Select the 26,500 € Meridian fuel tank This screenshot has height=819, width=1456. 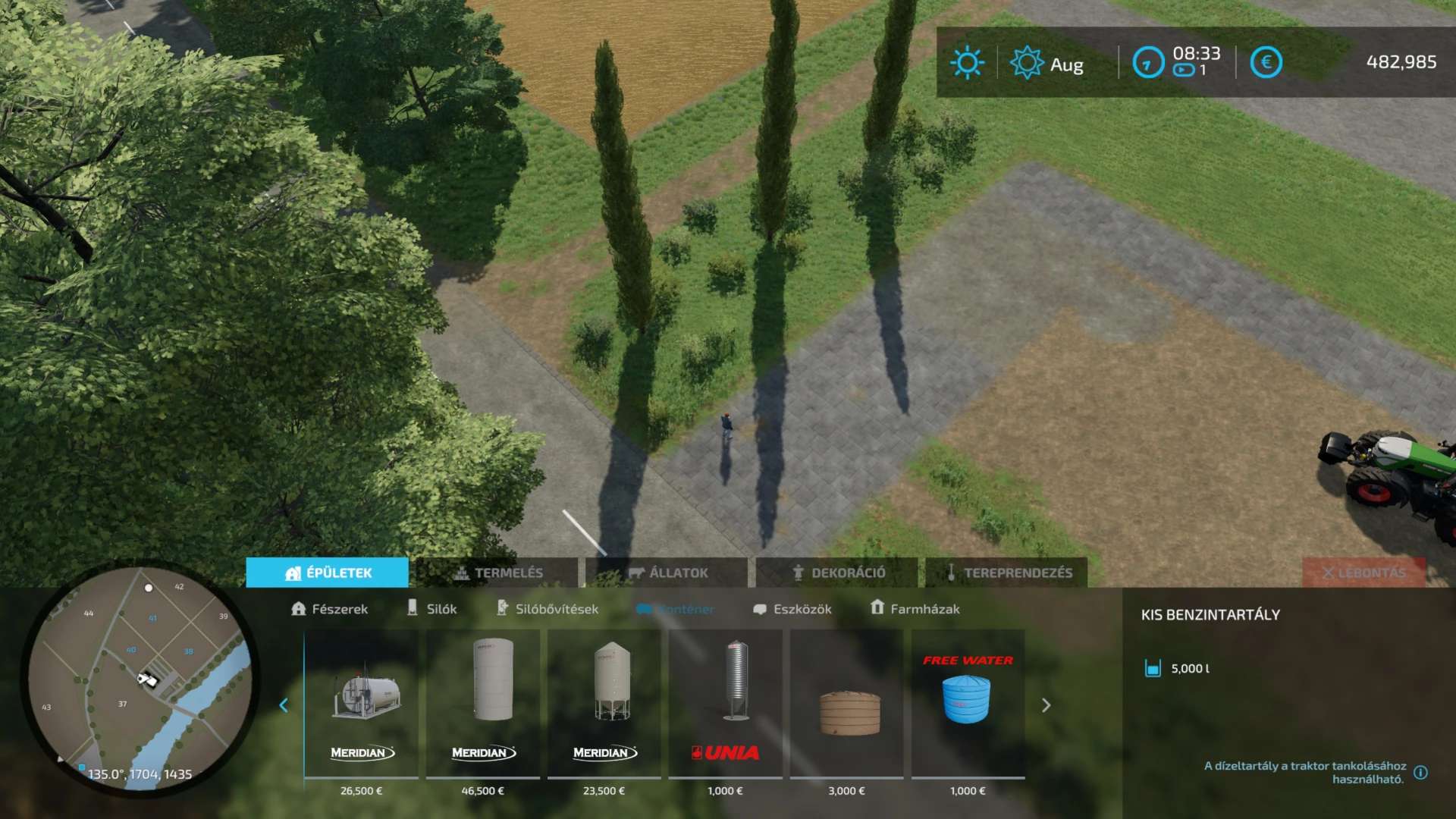point(362,704)
